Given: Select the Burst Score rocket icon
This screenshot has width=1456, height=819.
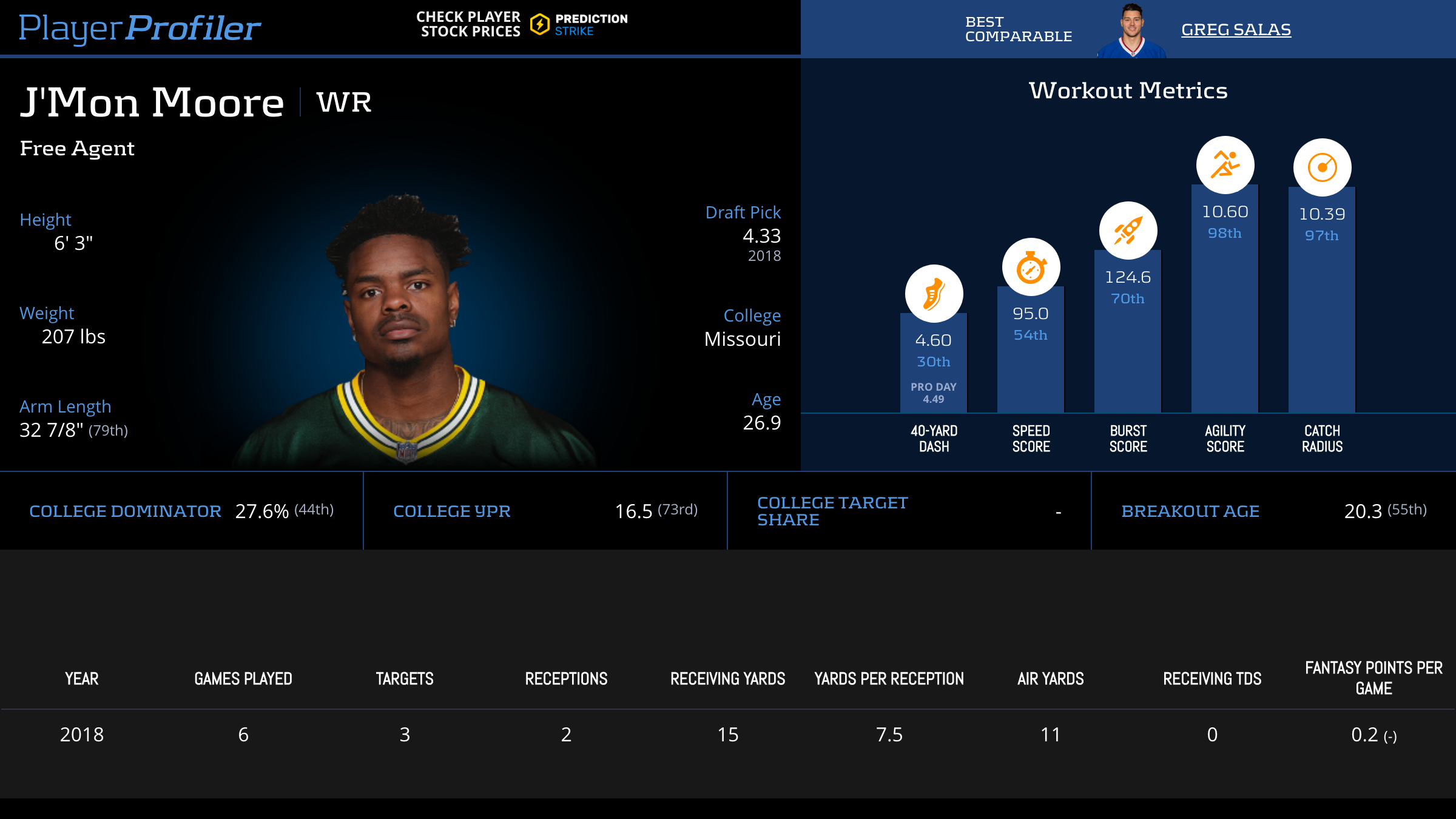Looking at the screenshot, I should pos(1128,231).
